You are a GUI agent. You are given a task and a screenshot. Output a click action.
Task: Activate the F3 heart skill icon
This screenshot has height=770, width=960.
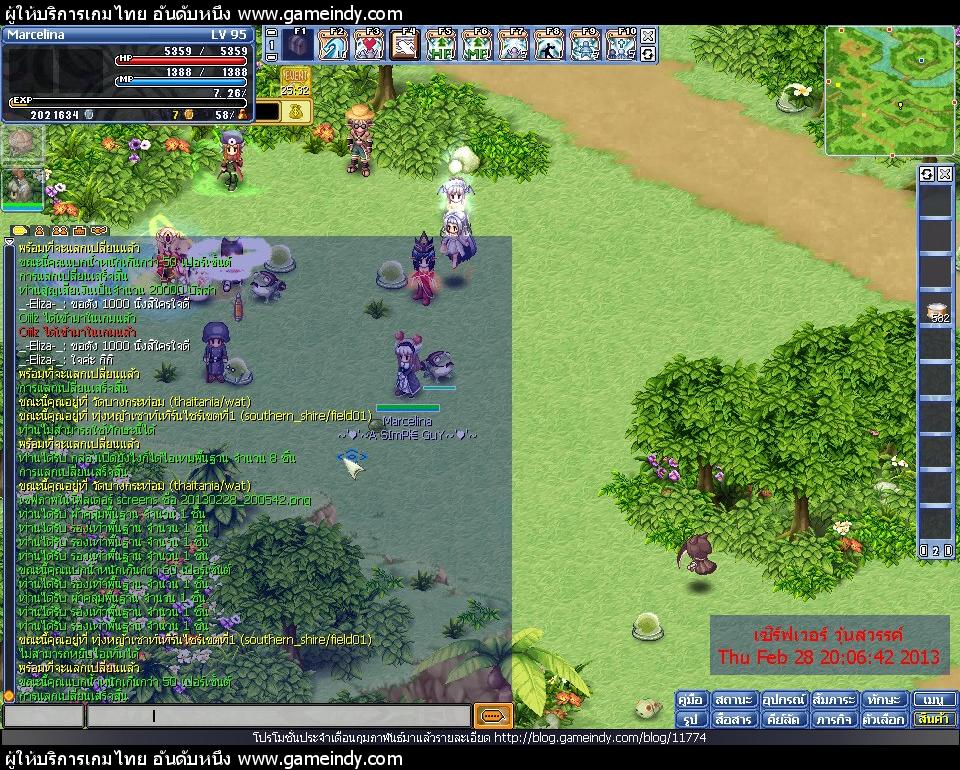(x=370, y=45)
